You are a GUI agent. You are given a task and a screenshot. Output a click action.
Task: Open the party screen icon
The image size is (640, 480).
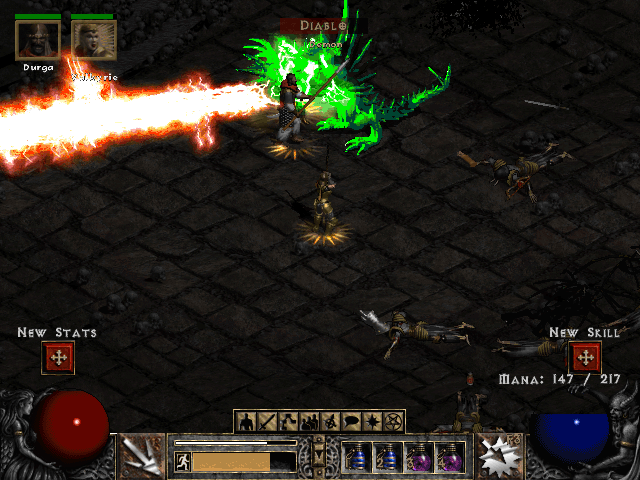(x=310, y=421)
